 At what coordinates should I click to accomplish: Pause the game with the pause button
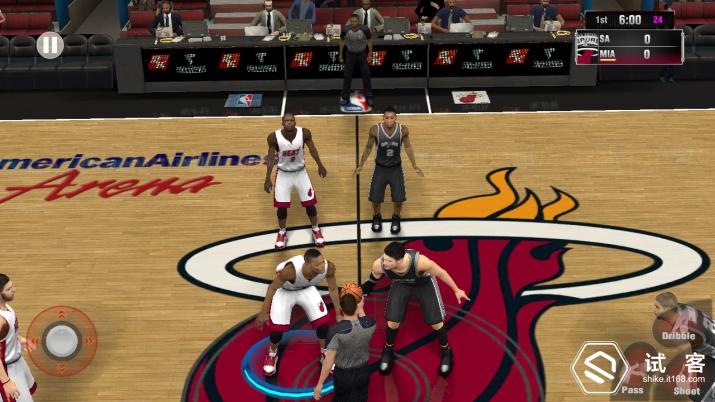(50, 45)
